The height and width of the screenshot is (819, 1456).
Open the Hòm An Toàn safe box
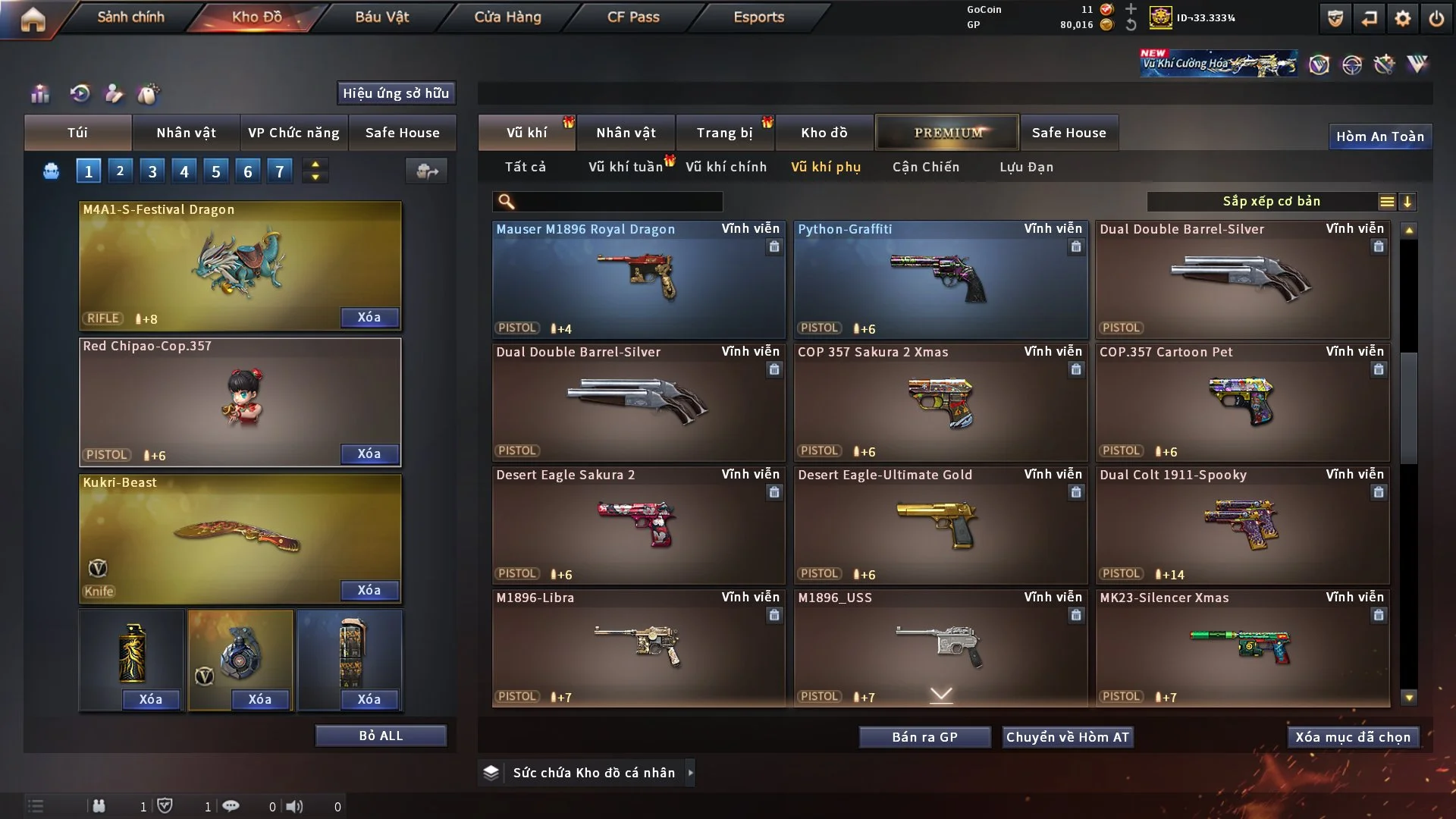pos(1379,136)
